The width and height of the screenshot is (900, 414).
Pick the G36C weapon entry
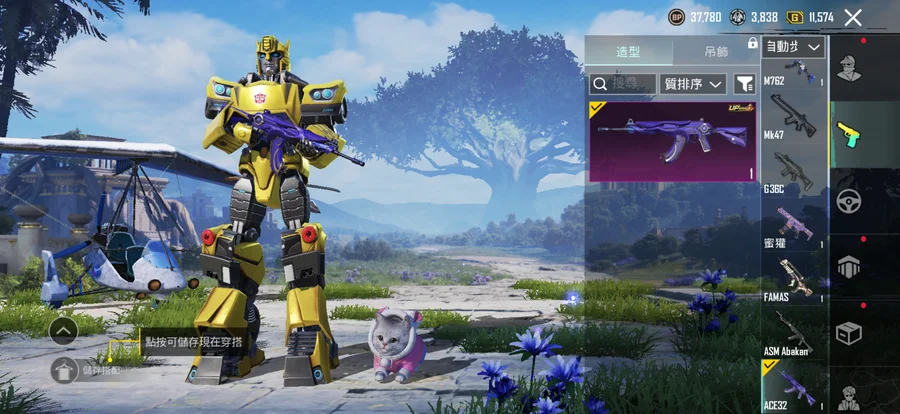pos(794,171)
